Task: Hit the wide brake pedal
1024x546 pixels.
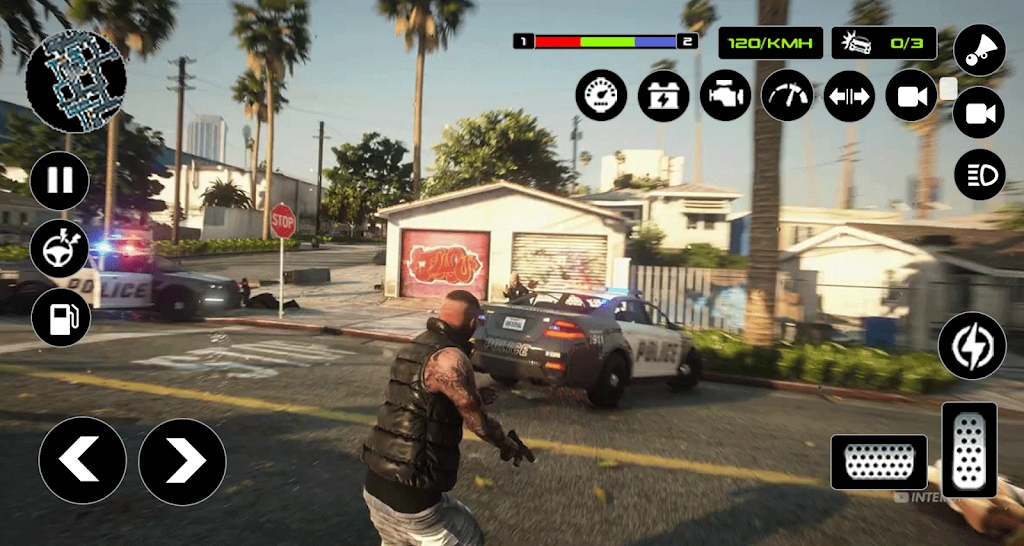Action: (x=879, y=462)
